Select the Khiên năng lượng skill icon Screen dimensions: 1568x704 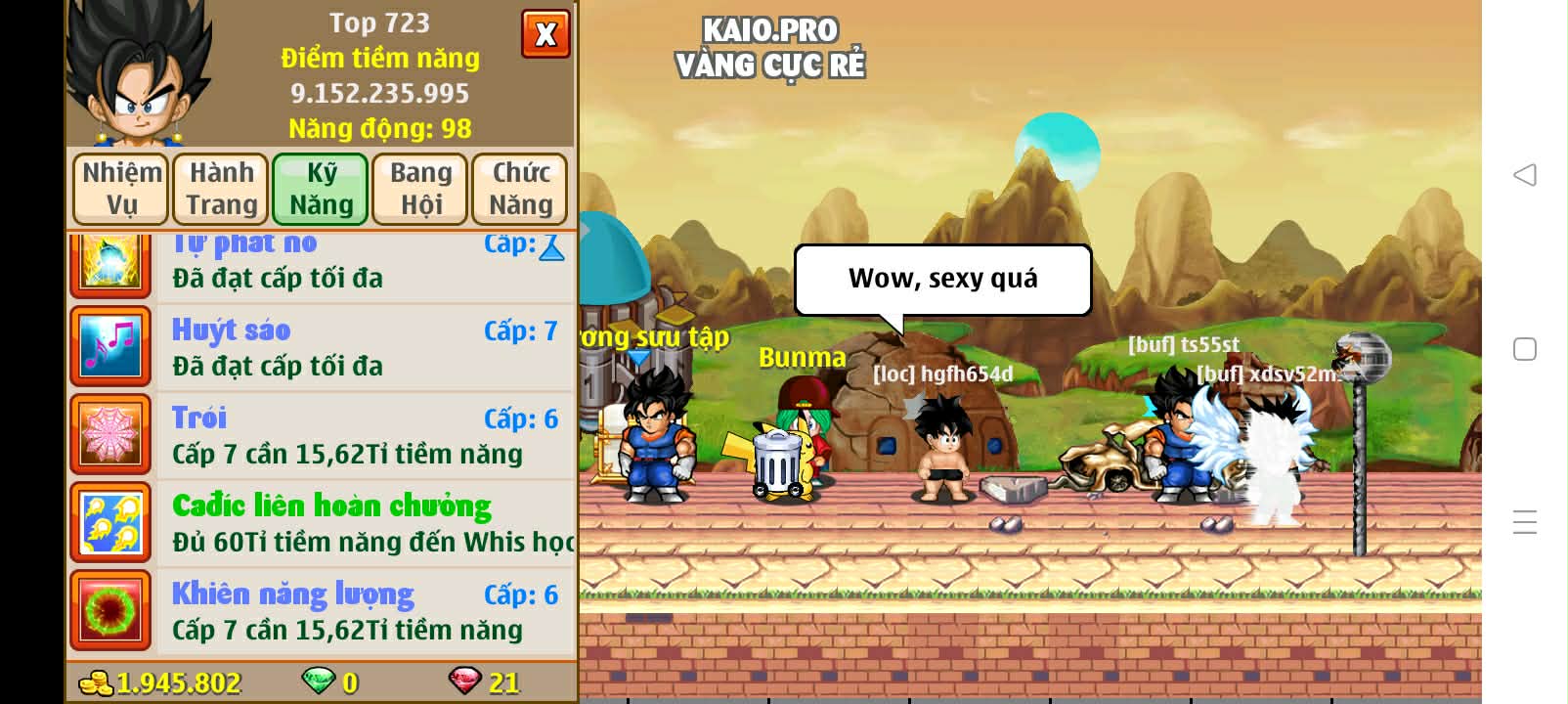[109, 608]
